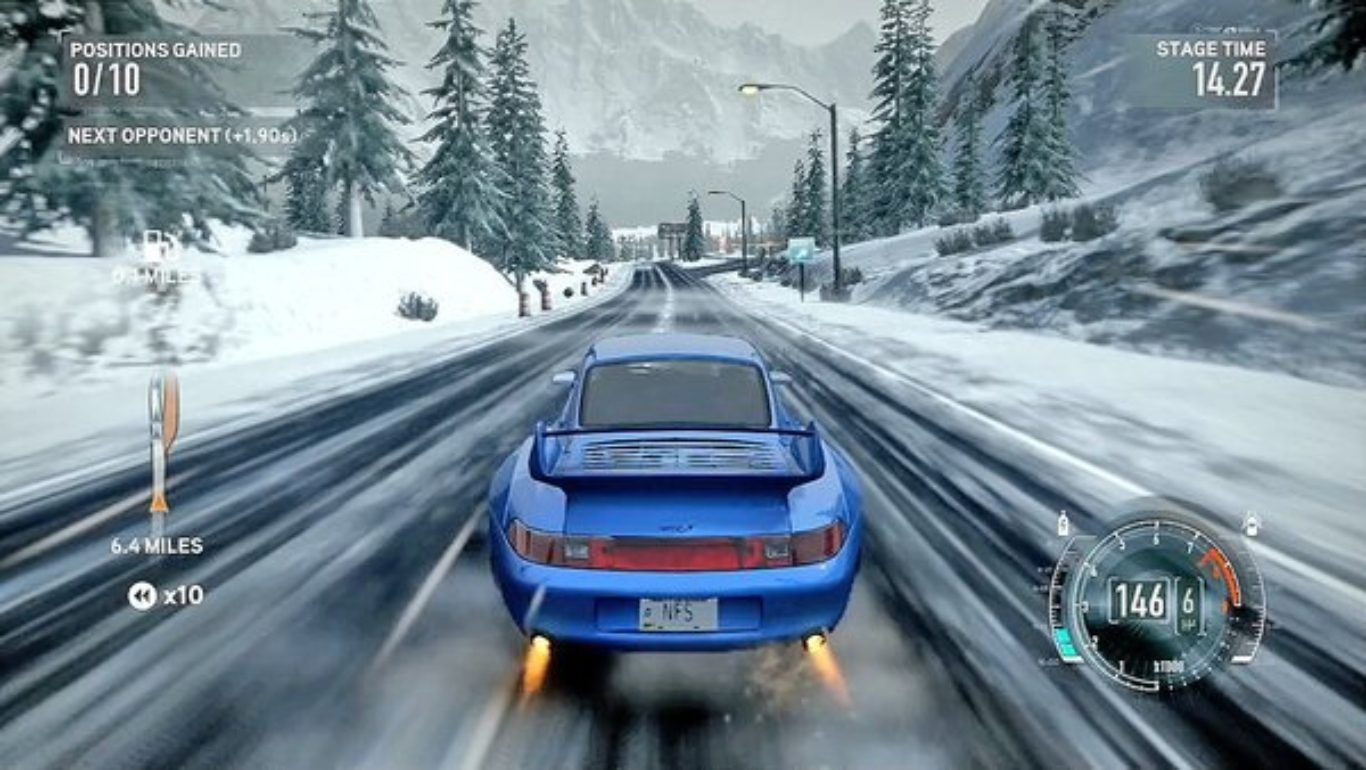Click the nitrous bottle icon above the gauge
This screenshot has width=1366, height=770.
(x=1063, y=524)
